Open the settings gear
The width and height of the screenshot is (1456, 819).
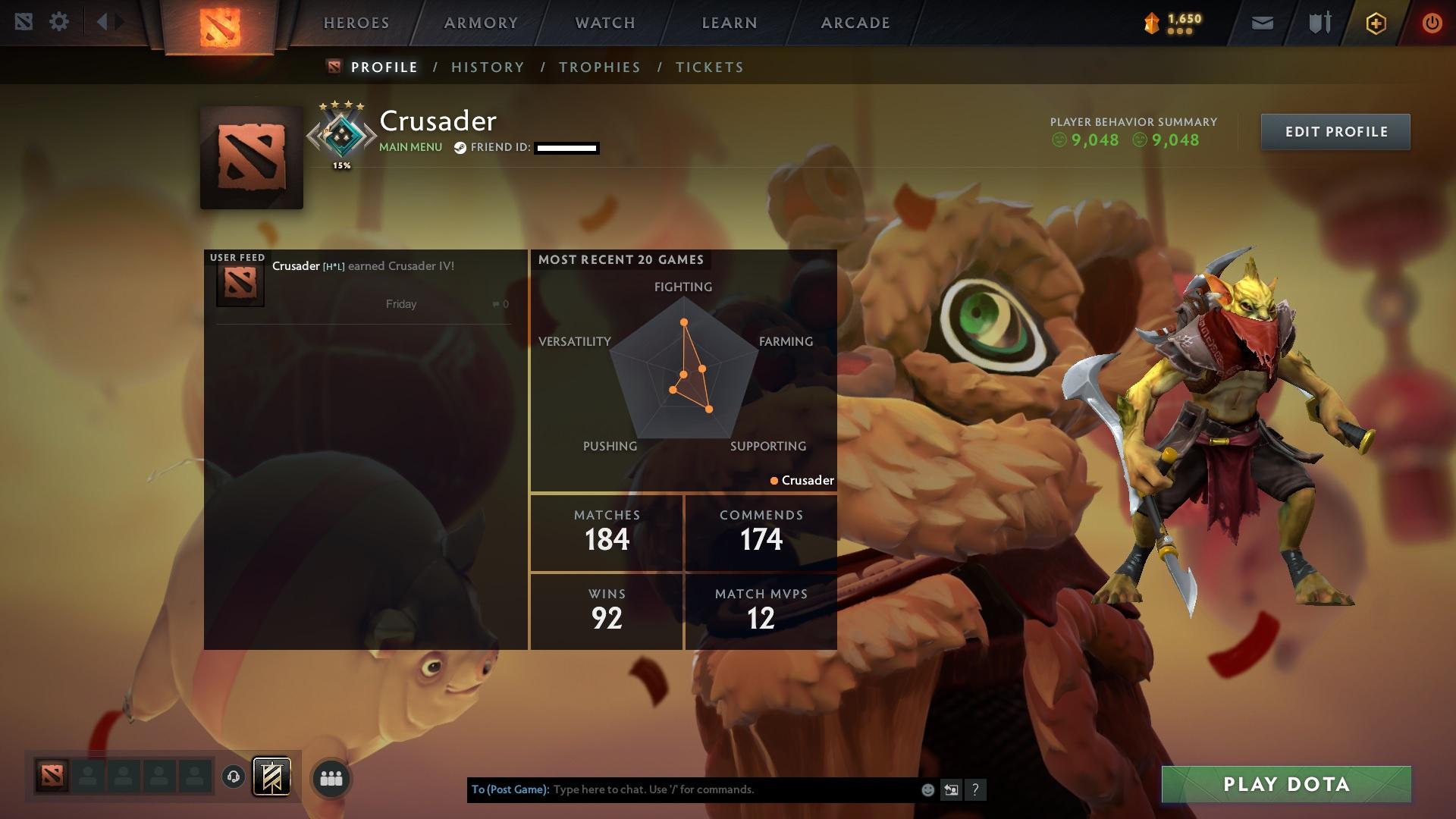59,22
